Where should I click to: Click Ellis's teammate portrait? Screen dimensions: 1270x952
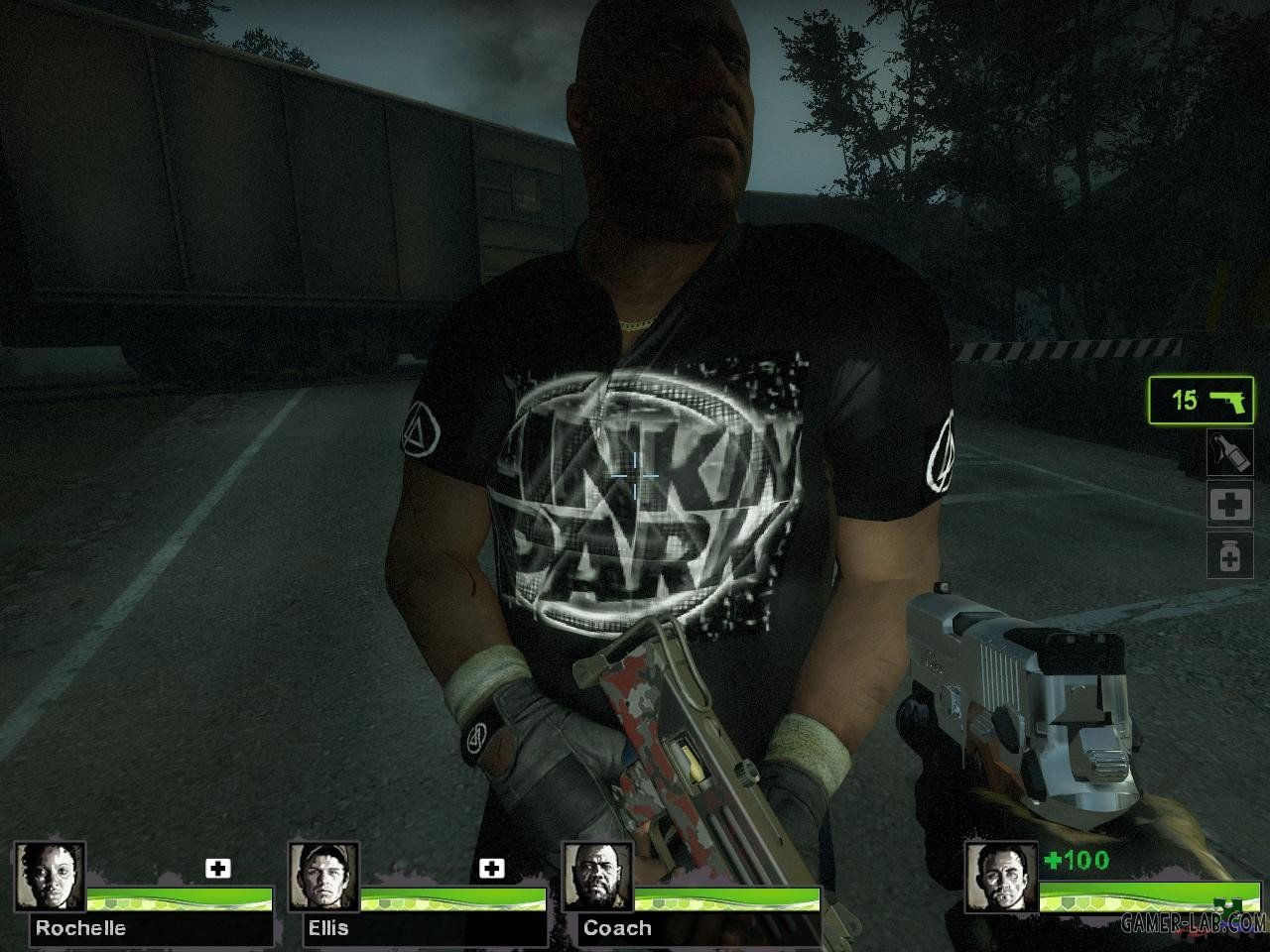tap(323, 878)
